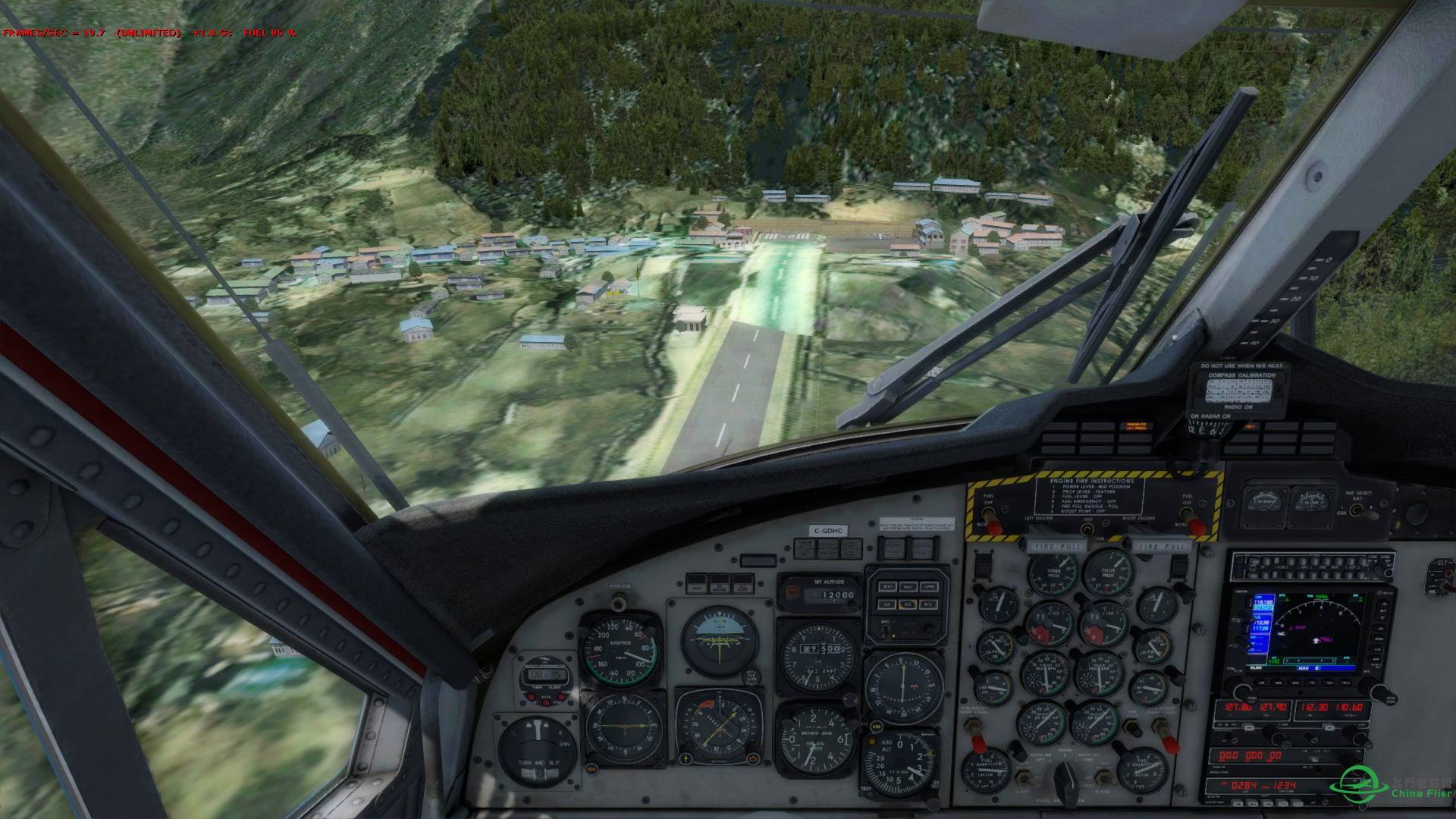Arm the autopilot APPR approach button
Screen dimensions: 1456x819
929,587
